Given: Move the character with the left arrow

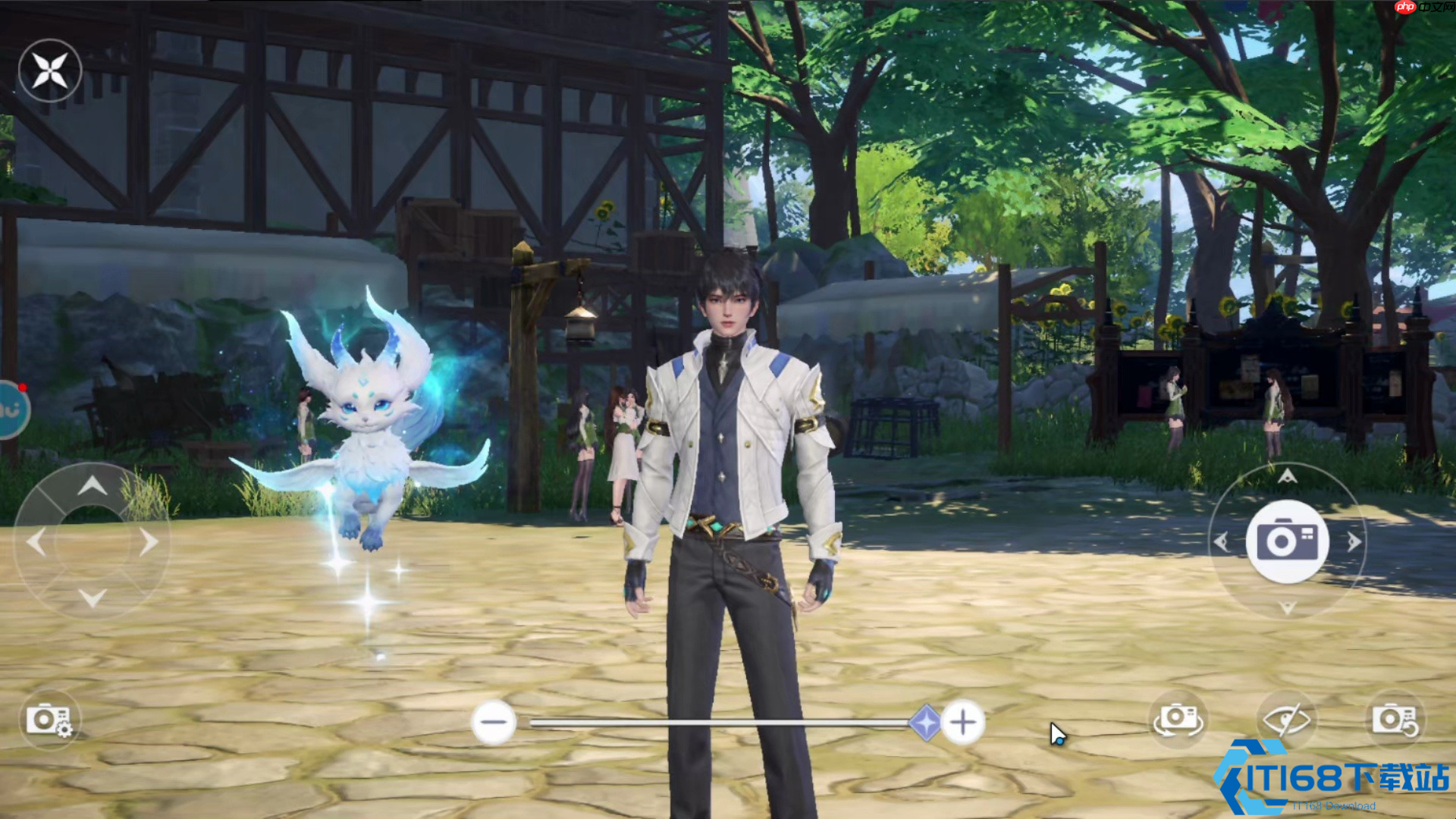Looking at the screenshot, I should click(x=36, y=542).
